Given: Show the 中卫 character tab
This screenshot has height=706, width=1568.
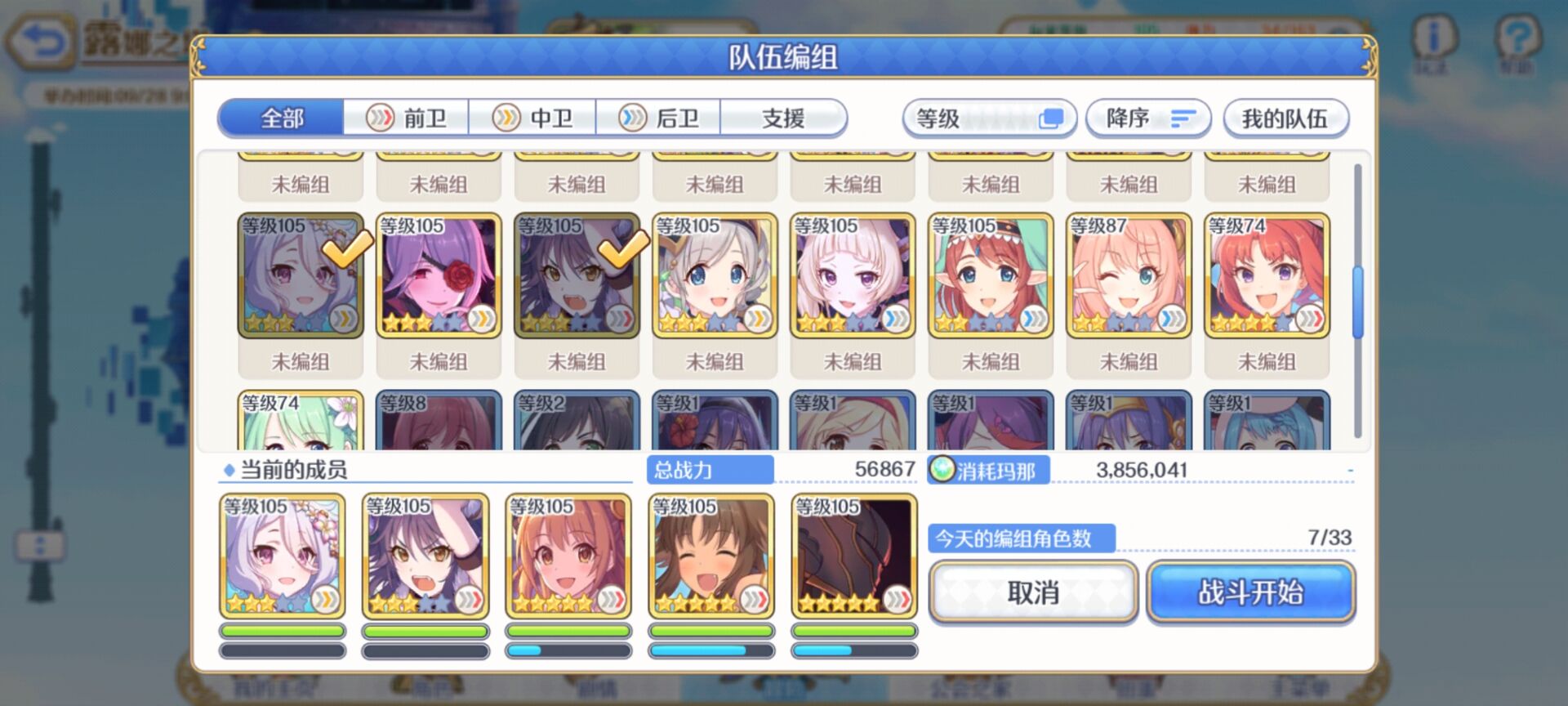Looking at the screenshot, I should pyautogui.click(x=532, y=118).
